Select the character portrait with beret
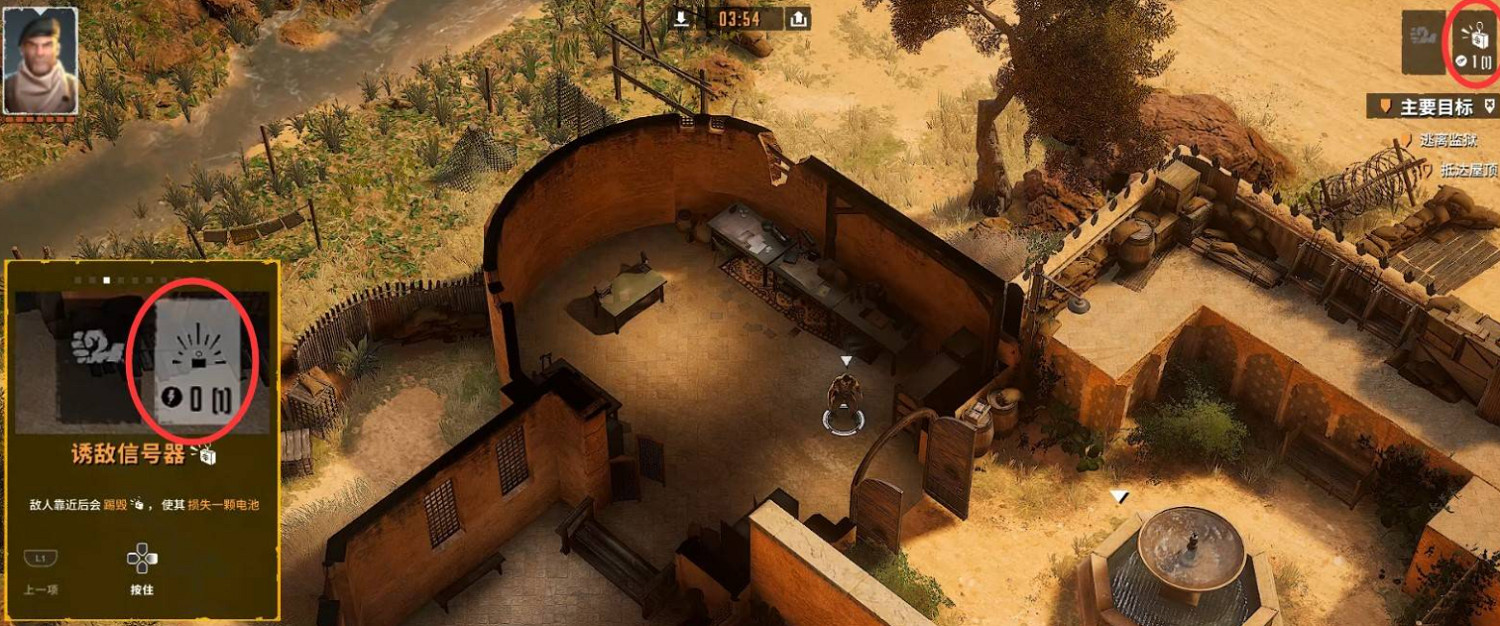The width and height of the screenshot is (1500, 626). point(41,60)
